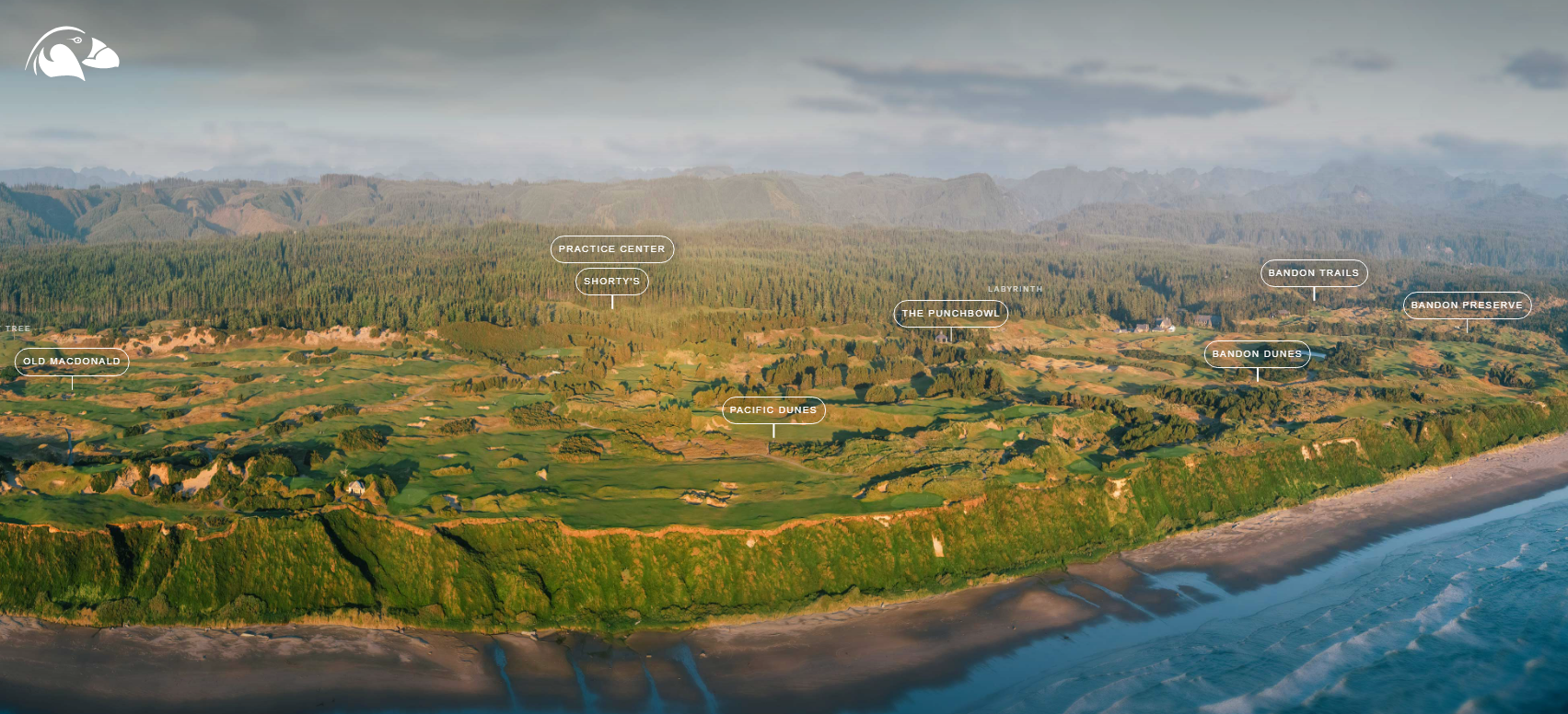Select the faint Labyrinth label
Viewport: 1568px width, 714px height.
[x=1015, y=289]
